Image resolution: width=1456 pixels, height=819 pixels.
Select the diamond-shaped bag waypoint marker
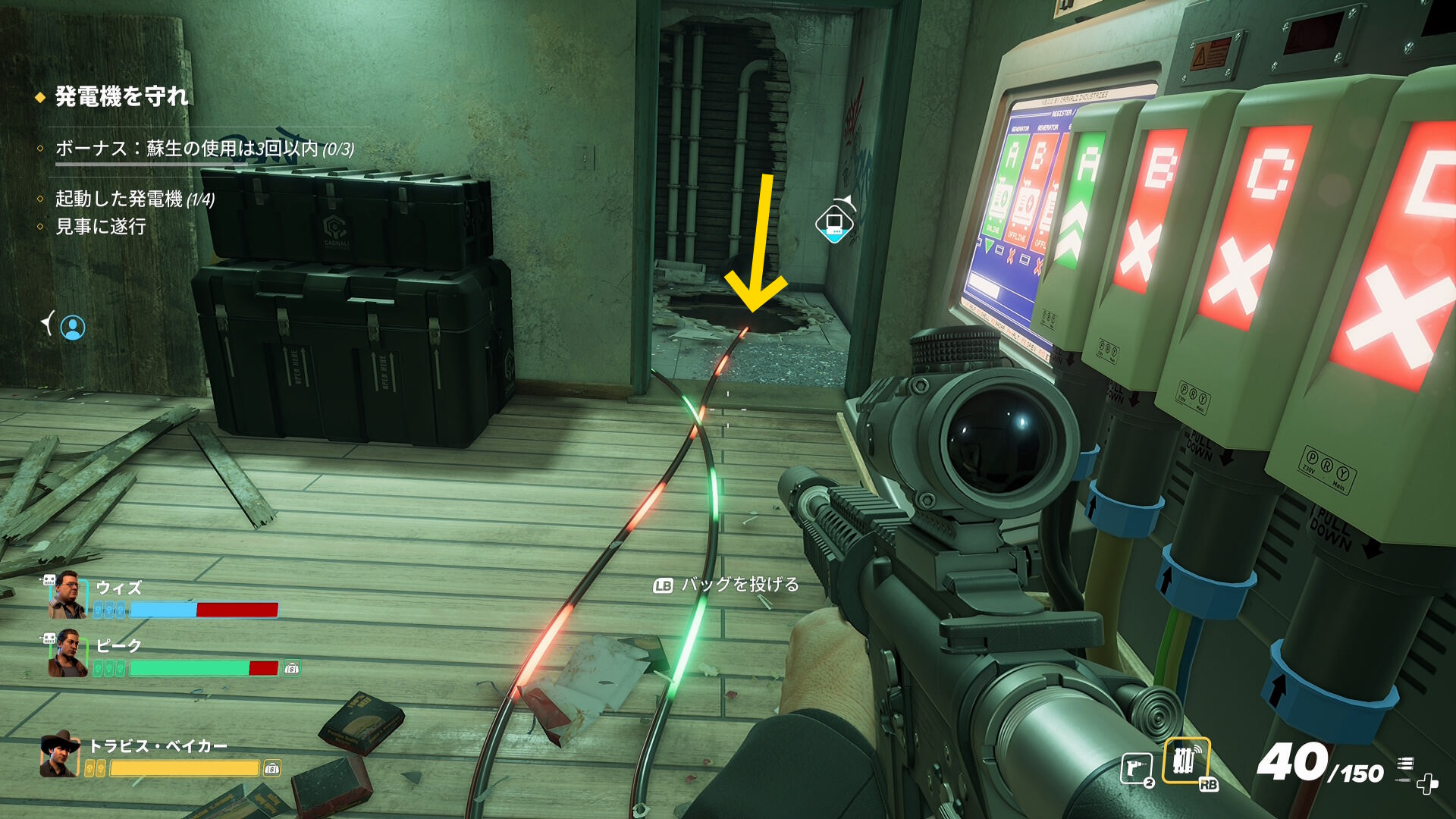[834, 223]
